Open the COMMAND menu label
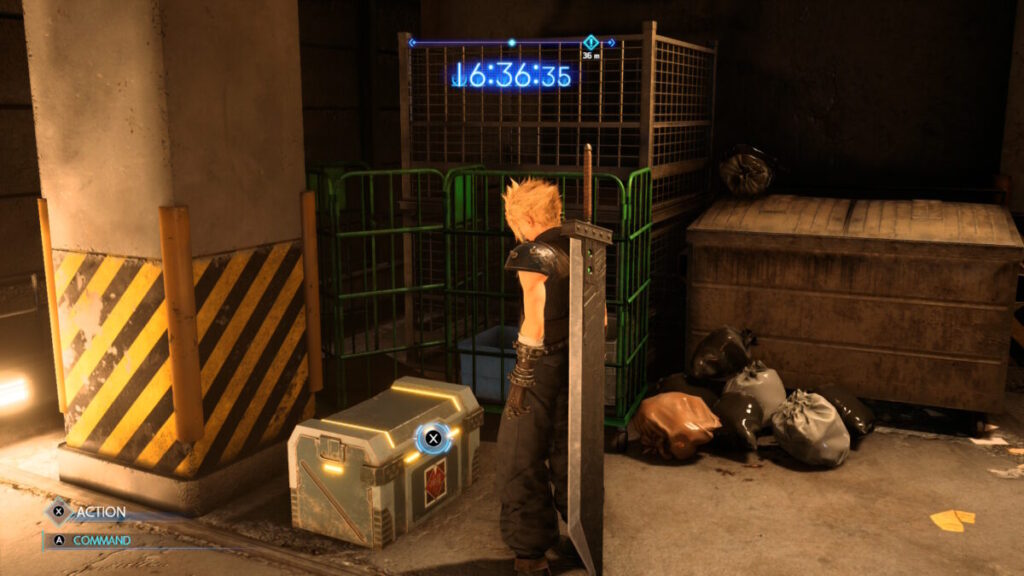This screenshot has height=576, width=1024. [x=103, y=540]
